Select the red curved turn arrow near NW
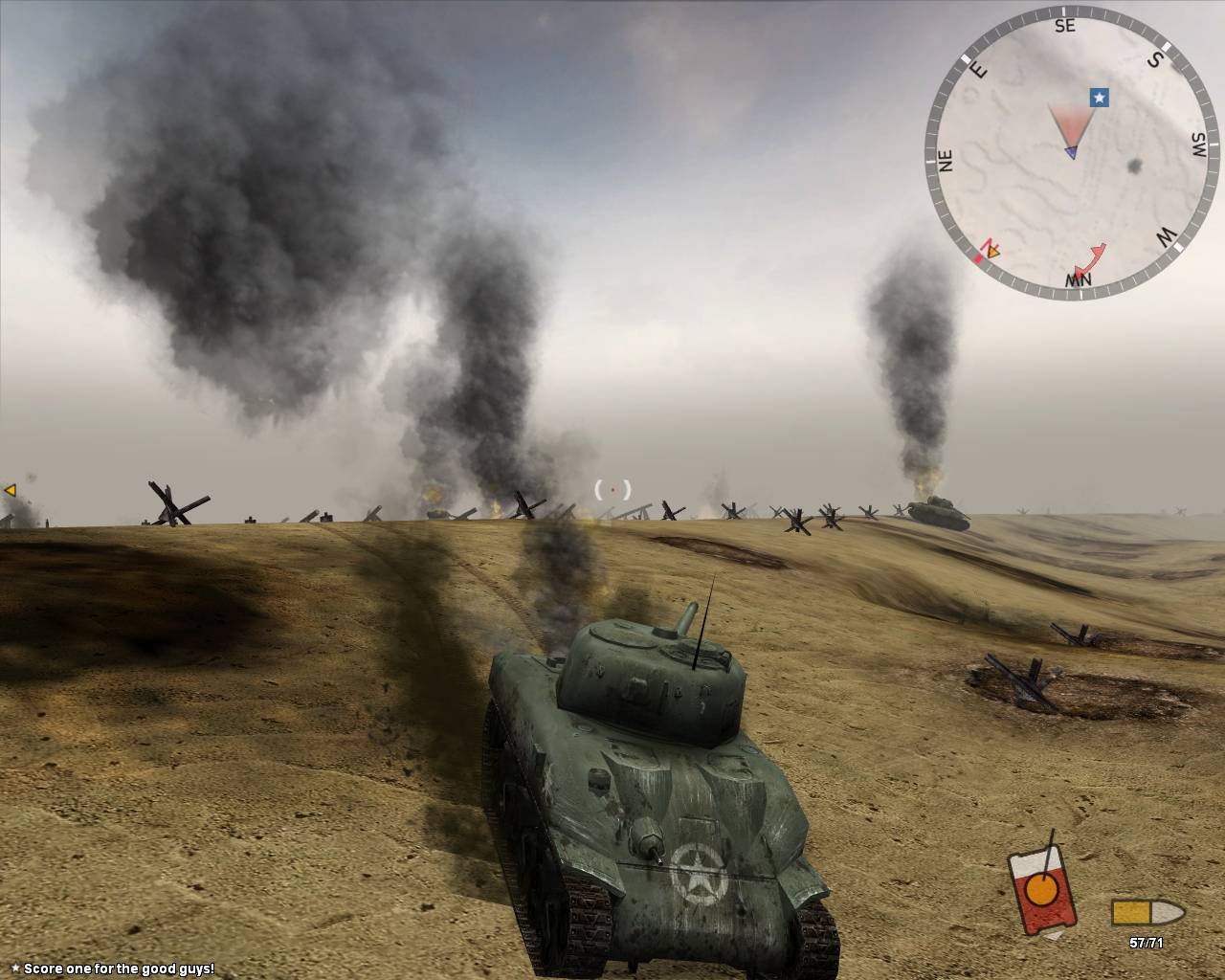Image resolution: width=1225 pixels, height=980 pixels. point(1091,257)
